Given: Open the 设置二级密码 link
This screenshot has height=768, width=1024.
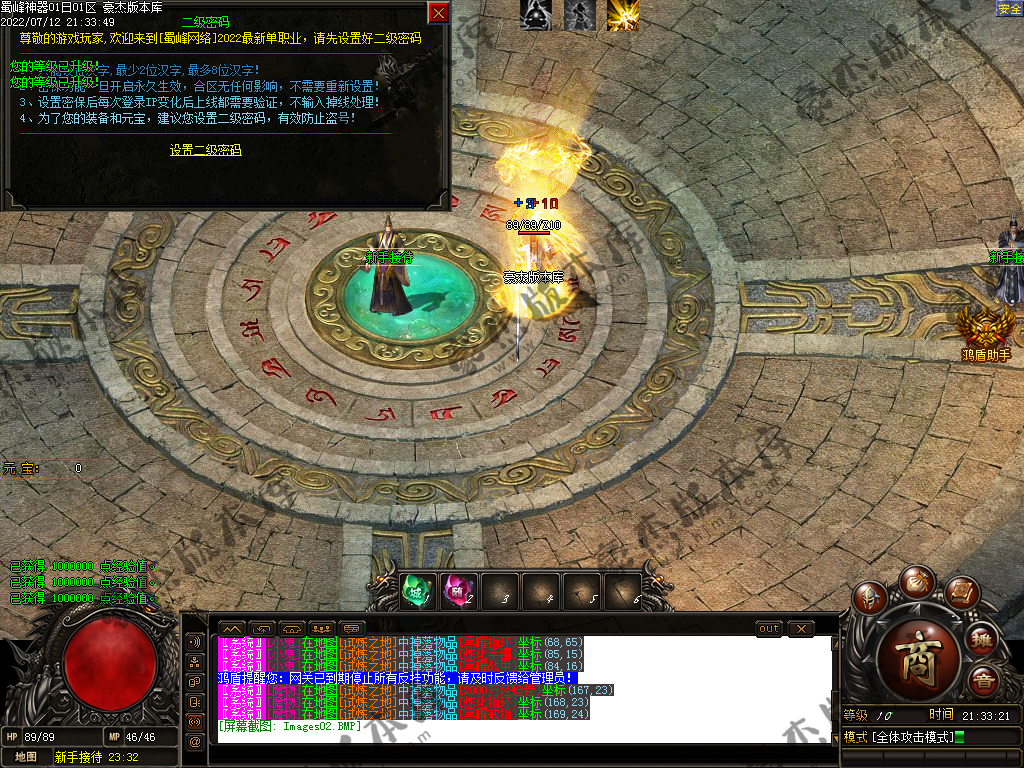Looking at the screenshot, I should 205,150.
